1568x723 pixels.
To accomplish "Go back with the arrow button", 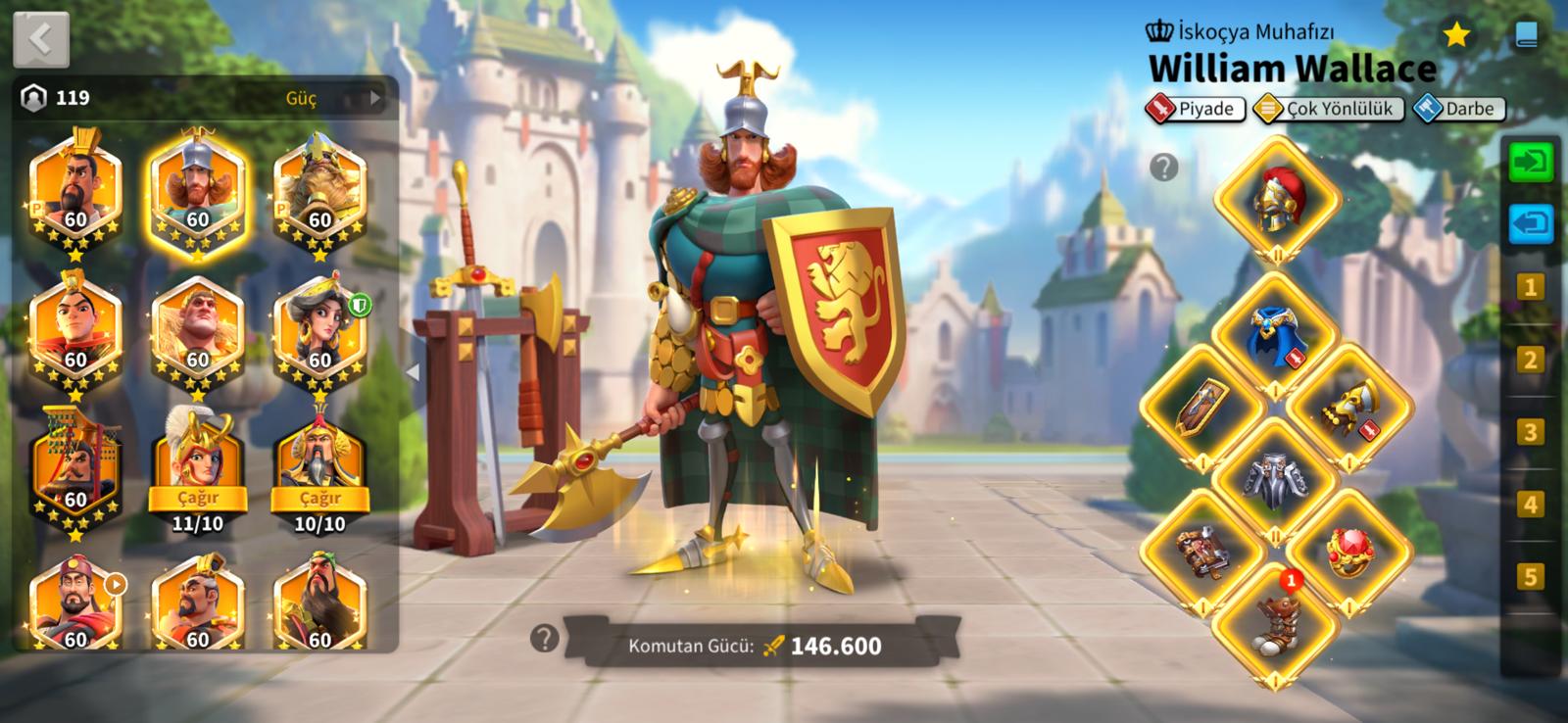I will (41, 40).
